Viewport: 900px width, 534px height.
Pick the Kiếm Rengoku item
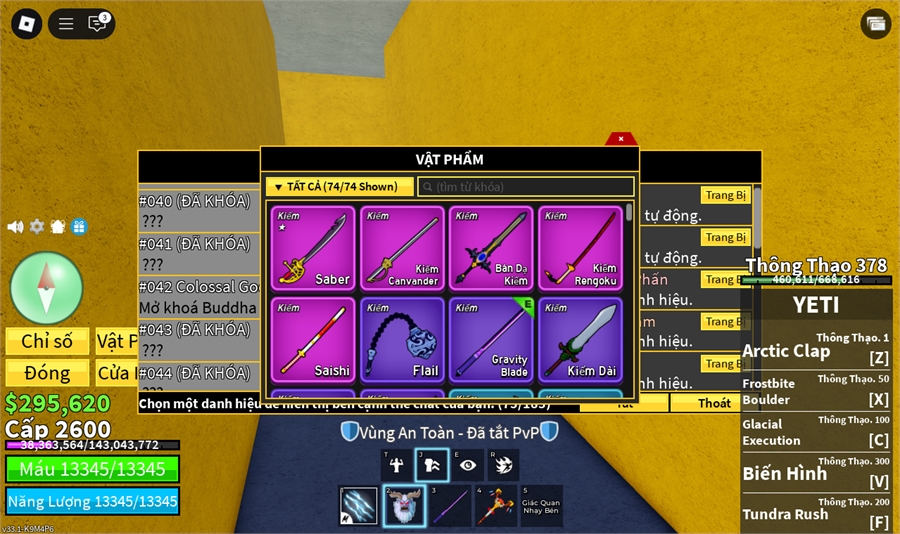581,248
